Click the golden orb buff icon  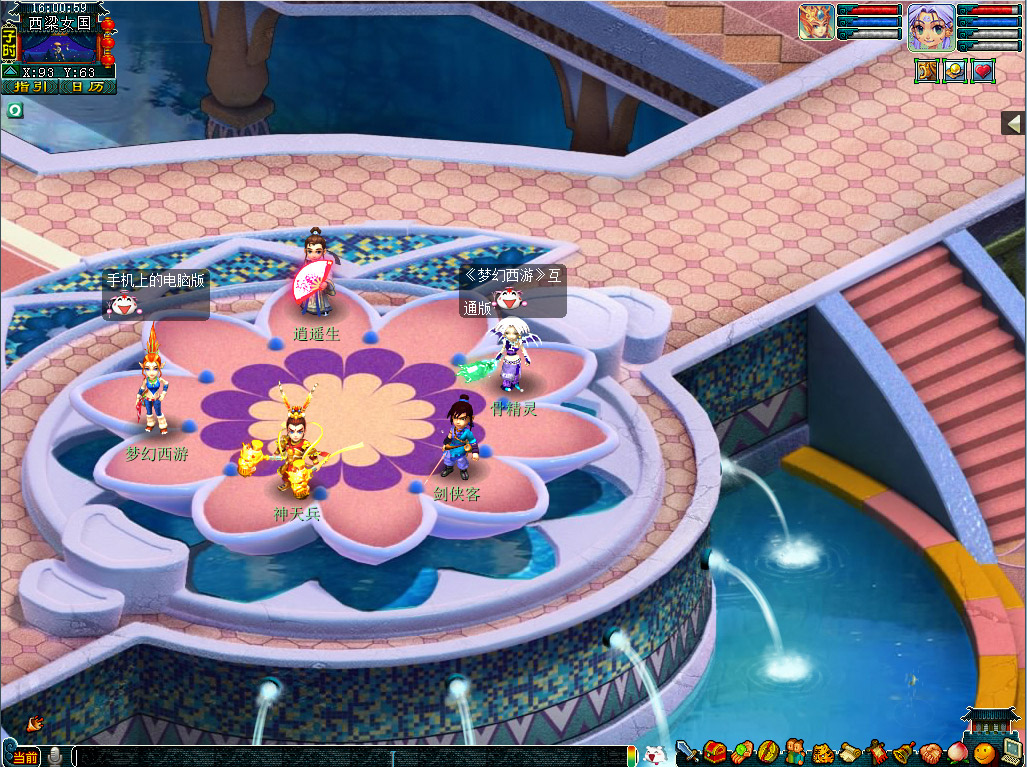click(x=955, y=71)
